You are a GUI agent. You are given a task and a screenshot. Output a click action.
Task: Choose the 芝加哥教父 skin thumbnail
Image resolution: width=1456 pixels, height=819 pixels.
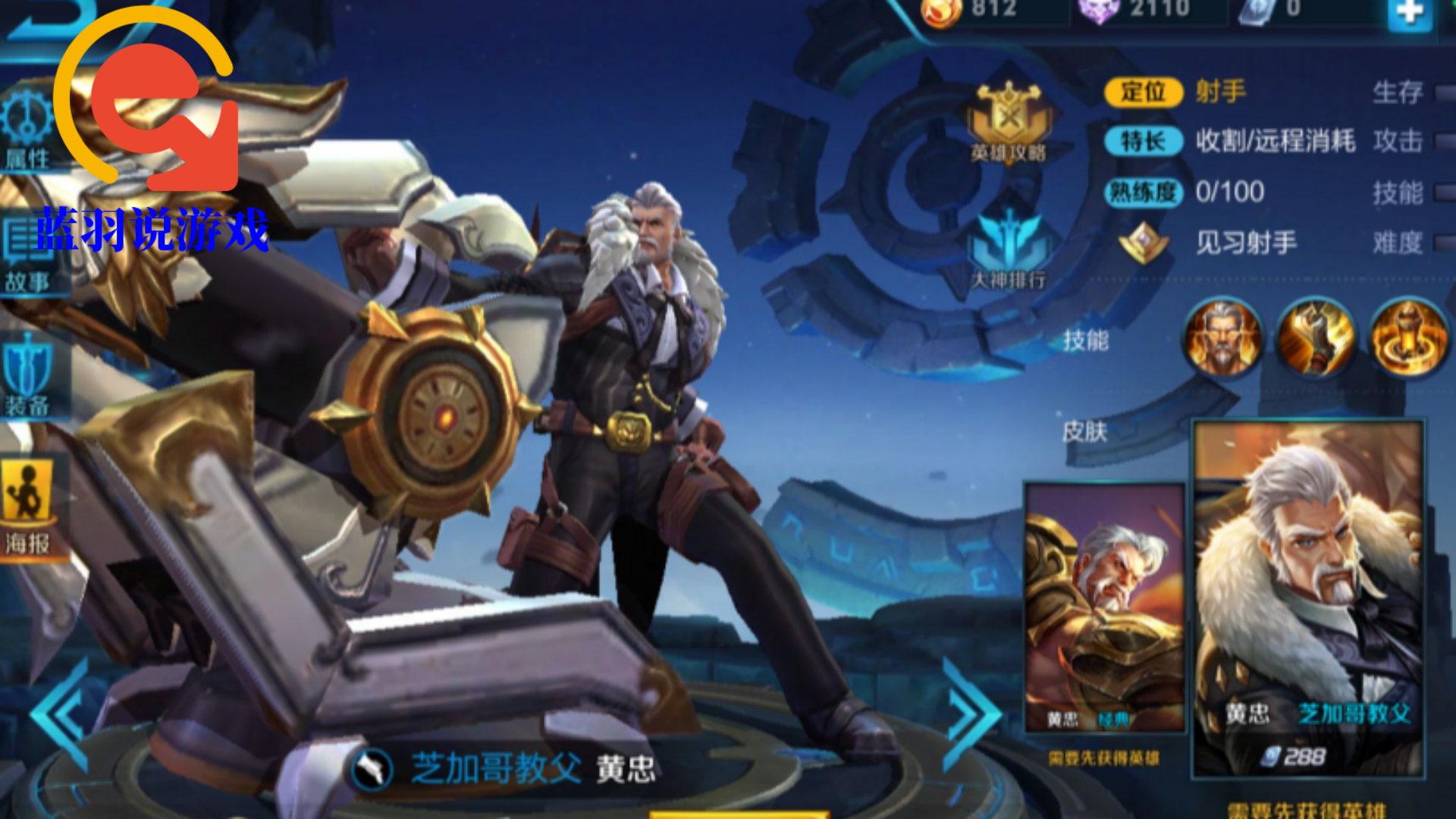click(x=1308, y=599)
